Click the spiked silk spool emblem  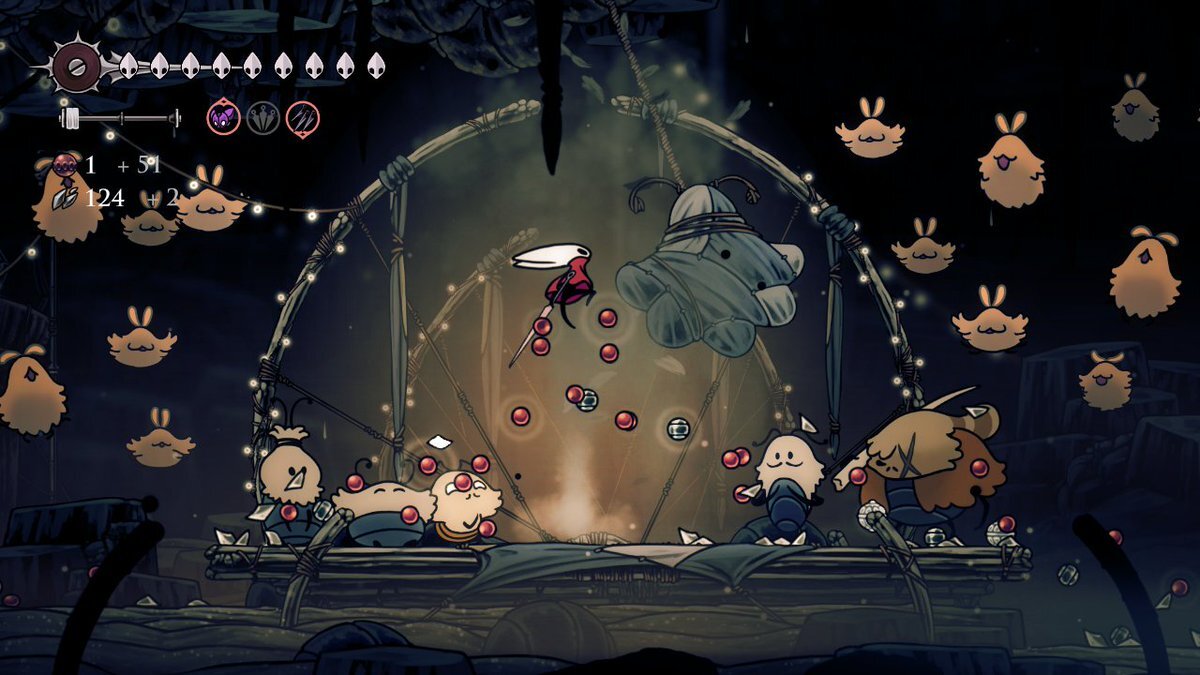[x=77, y=66]
